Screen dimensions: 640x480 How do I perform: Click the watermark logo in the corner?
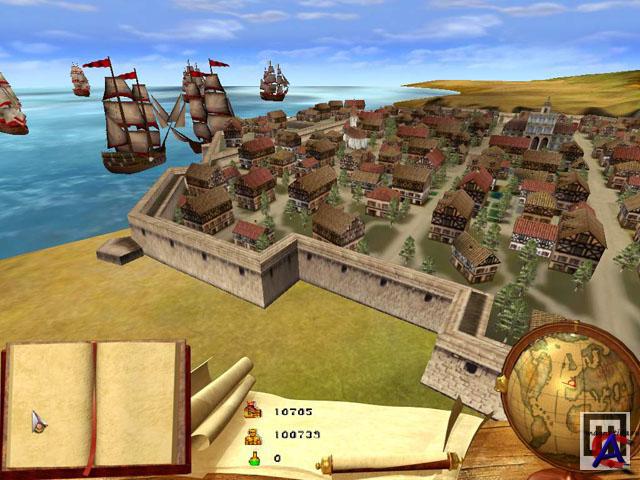pos(605,442)
